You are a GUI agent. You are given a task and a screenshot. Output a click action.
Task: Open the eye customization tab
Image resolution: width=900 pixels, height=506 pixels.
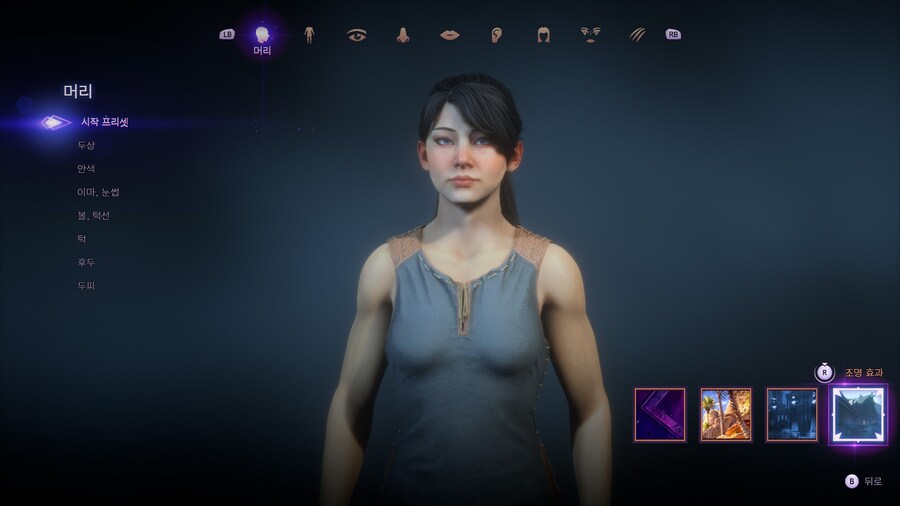click(356, 35)
